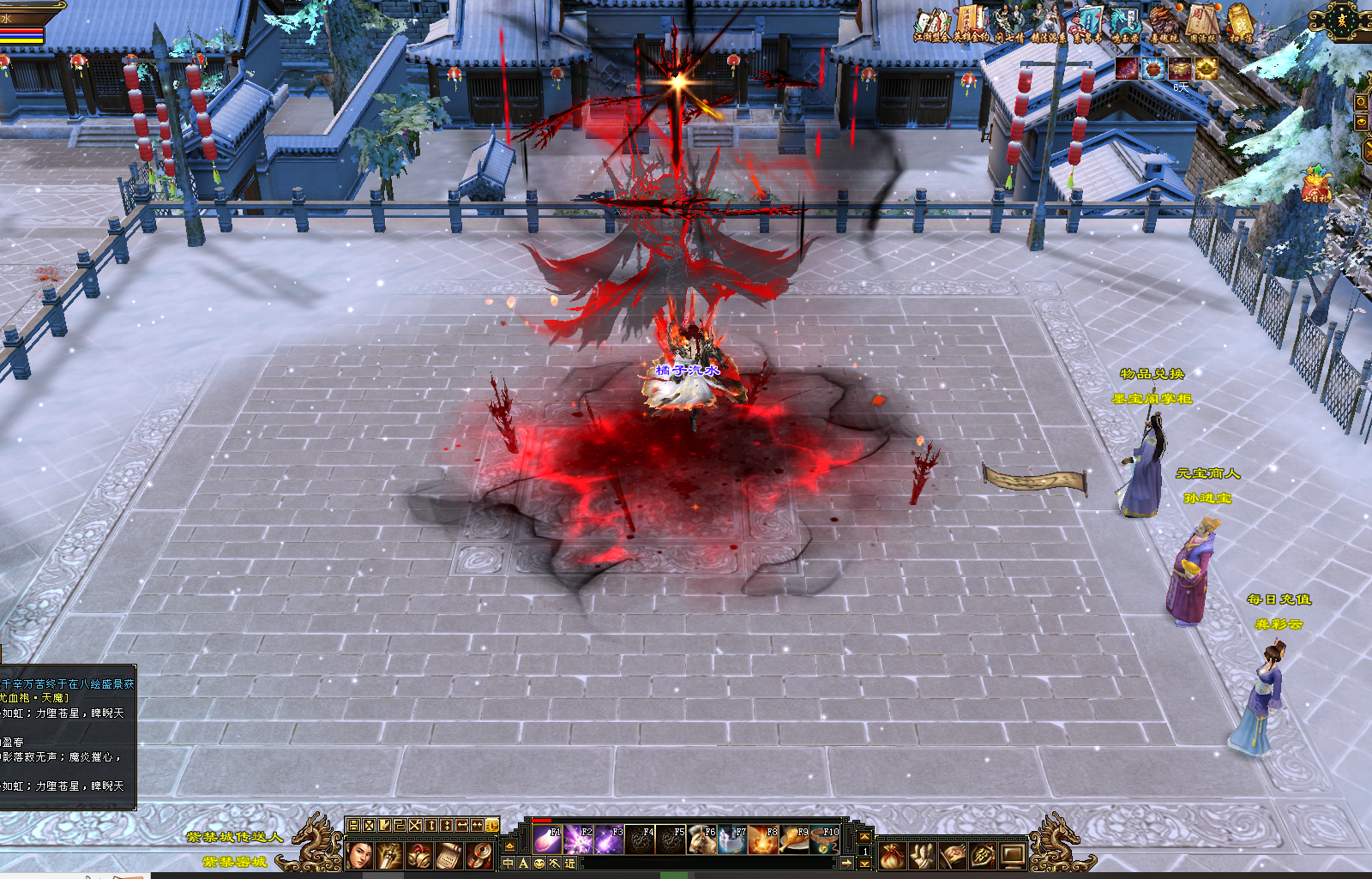
Task: Click the golden treasure chest buff icon
Action: 1181,69
